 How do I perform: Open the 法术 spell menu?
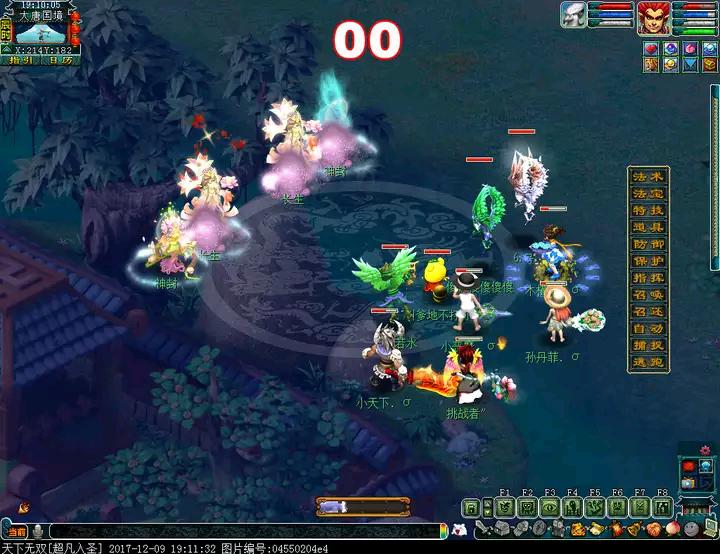[x=648, y=177]
